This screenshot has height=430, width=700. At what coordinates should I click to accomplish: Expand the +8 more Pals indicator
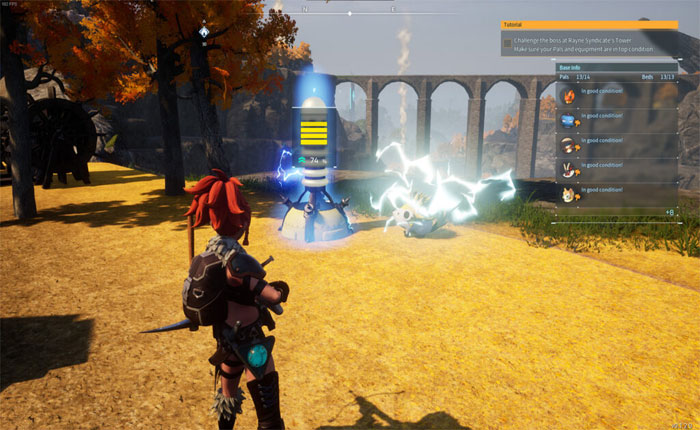point(668,213)
